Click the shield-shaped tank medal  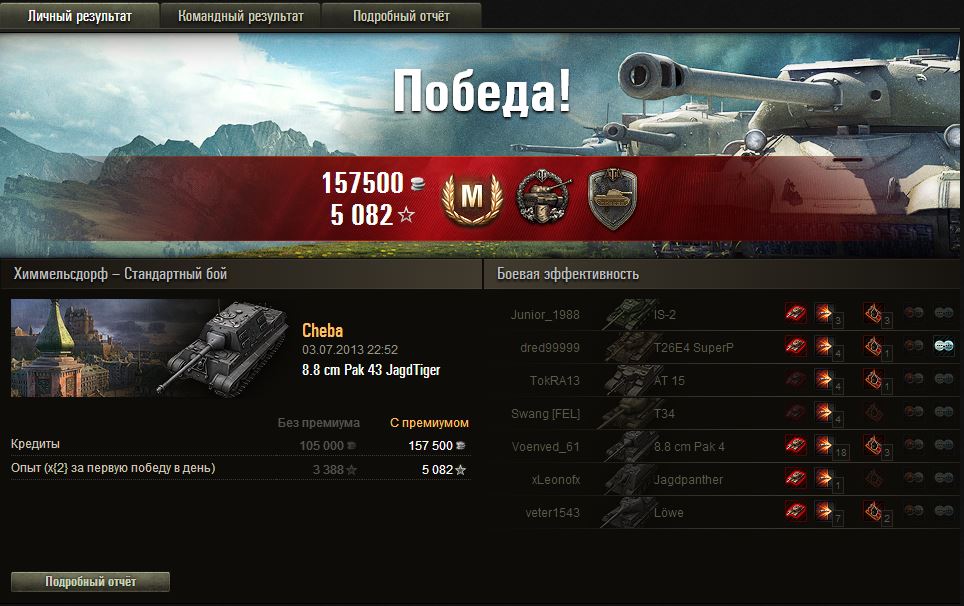(x=610, y=197)
